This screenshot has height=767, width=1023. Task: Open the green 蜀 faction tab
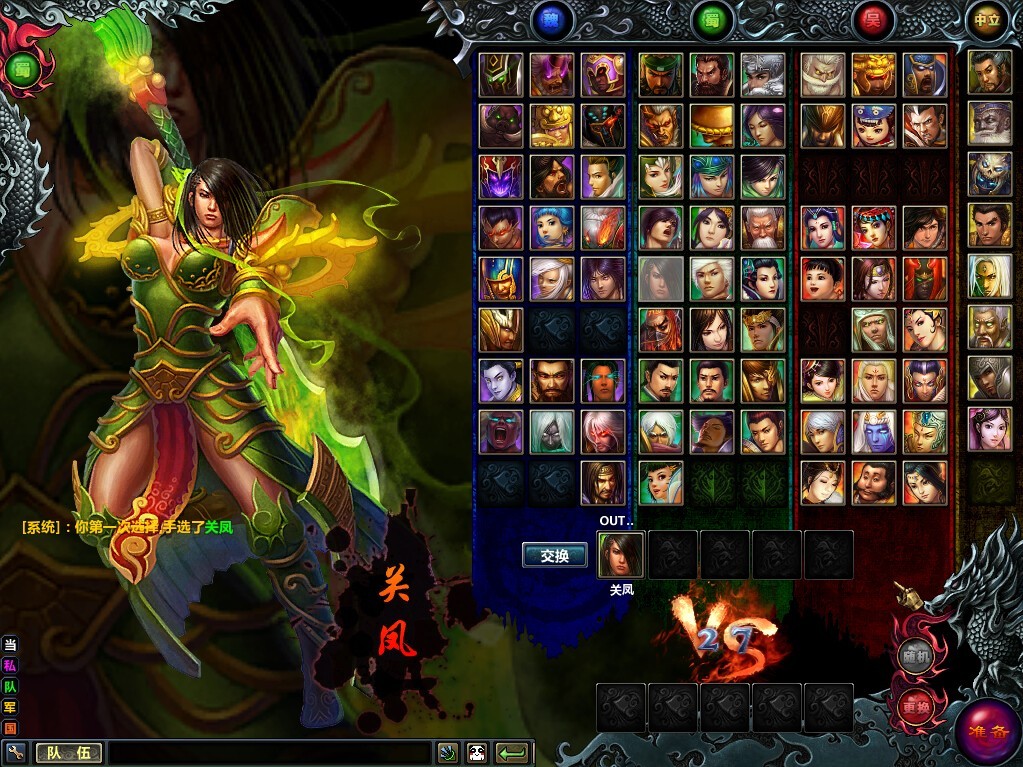point(712,20)
